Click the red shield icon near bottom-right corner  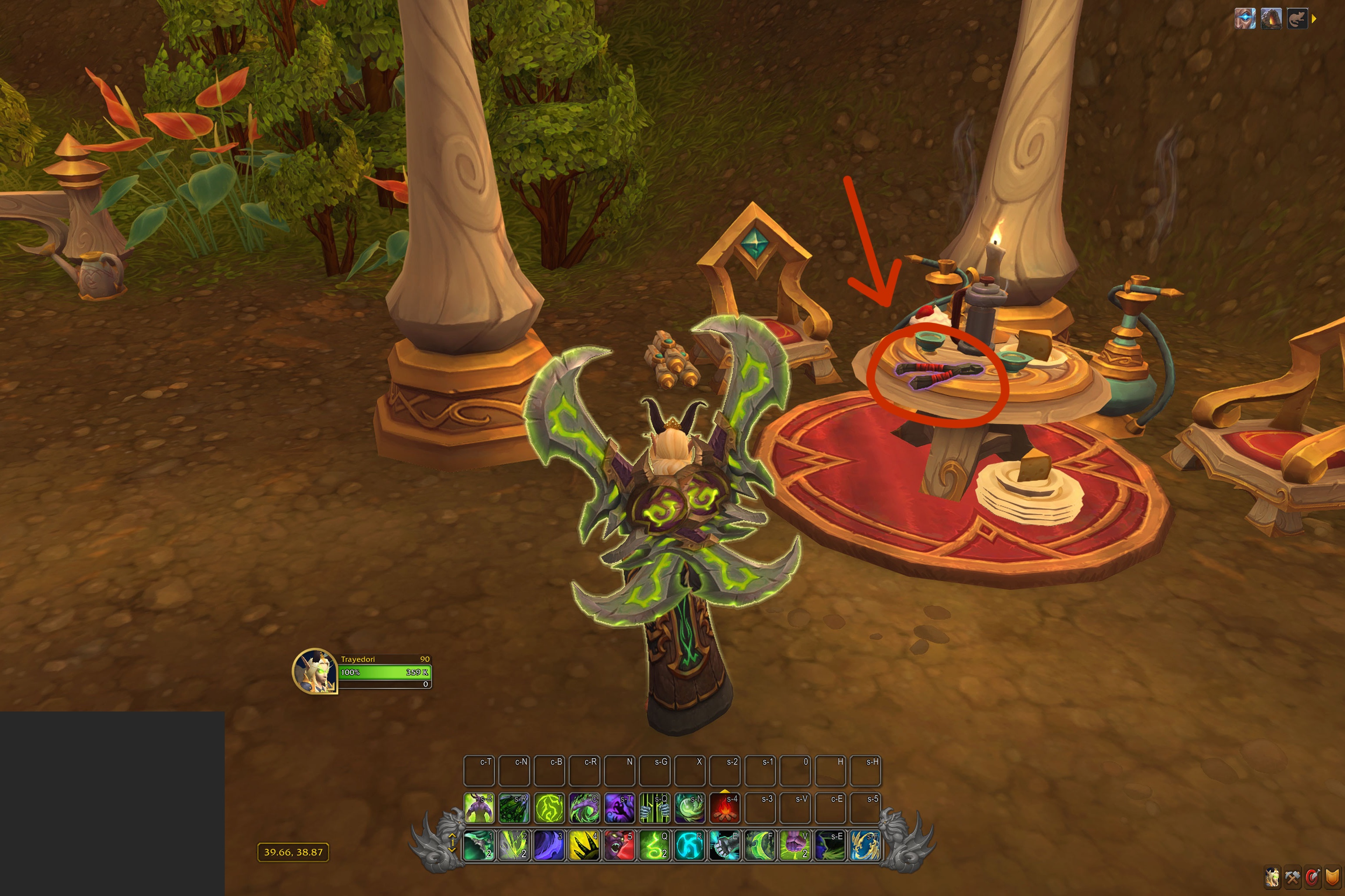pos(1313,878)
